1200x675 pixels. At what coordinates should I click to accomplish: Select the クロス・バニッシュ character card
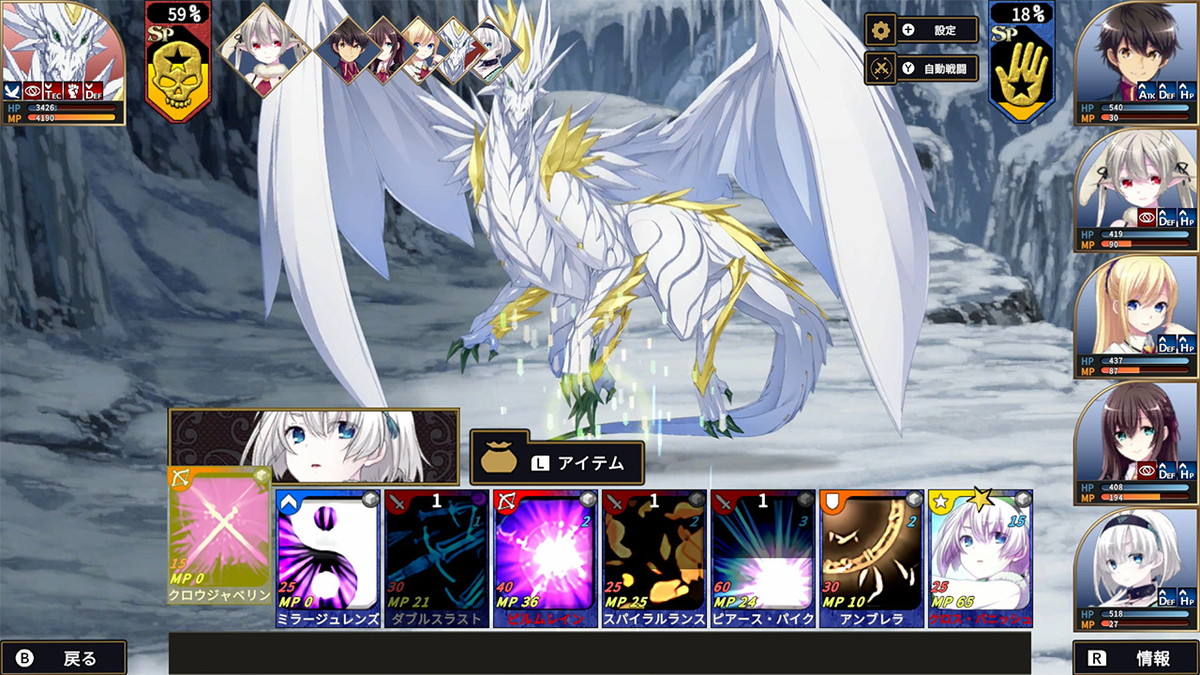pos(980,558)
